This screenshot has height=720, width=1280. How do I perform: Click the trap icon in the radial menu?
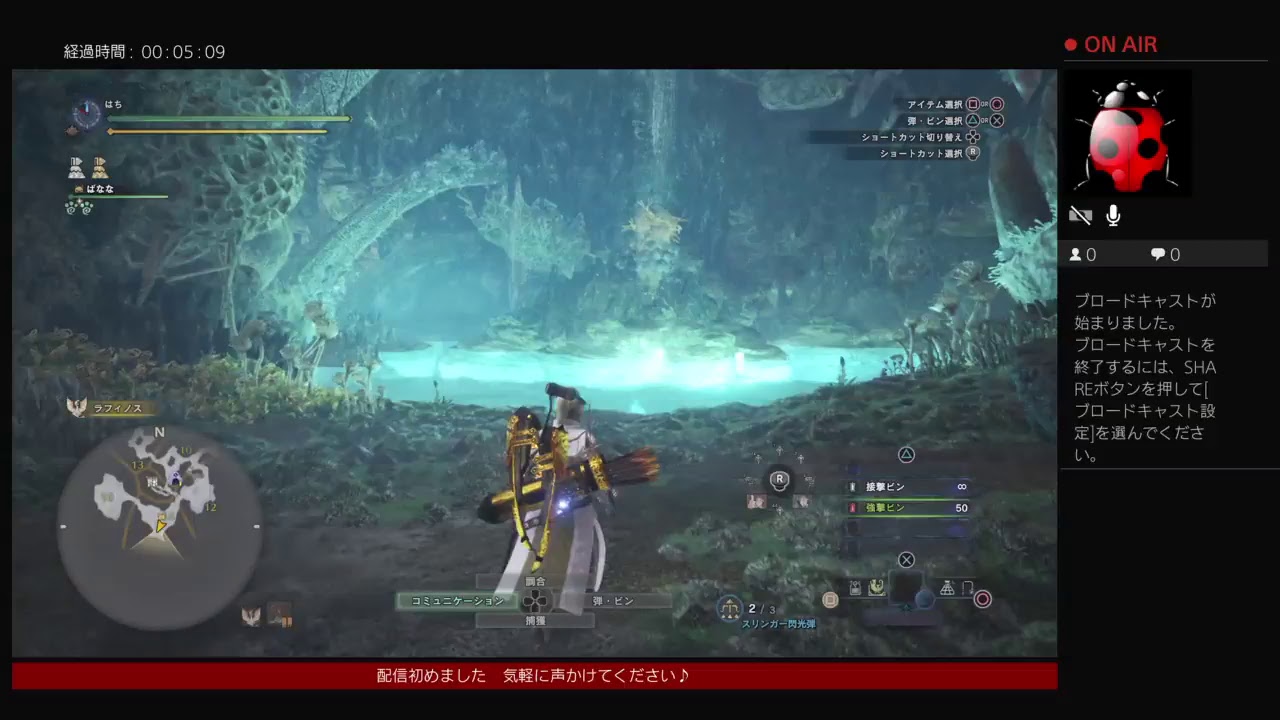946,589
